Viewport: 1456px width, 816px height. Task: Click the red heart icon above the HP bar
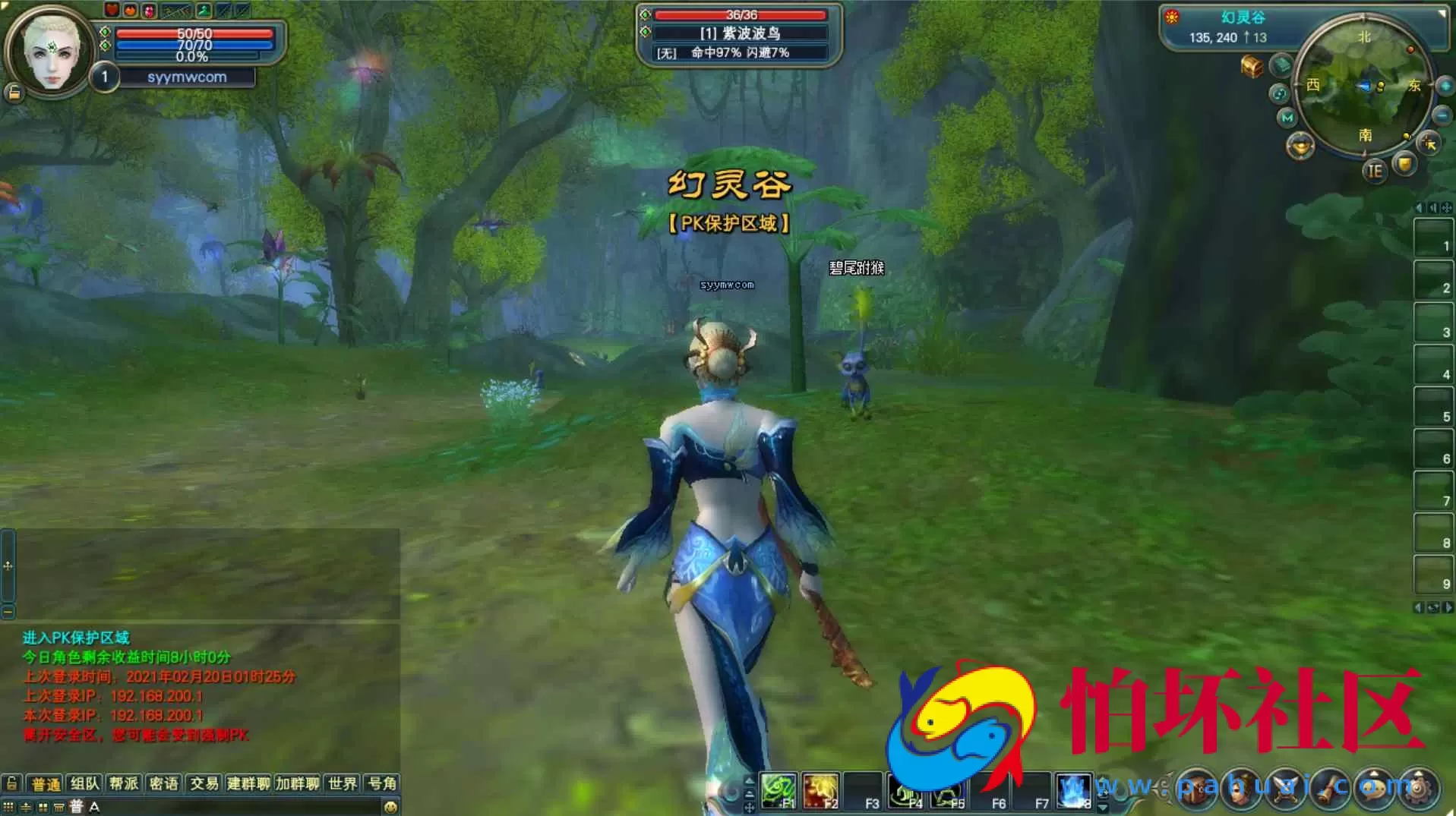click(x=112, y=10)
